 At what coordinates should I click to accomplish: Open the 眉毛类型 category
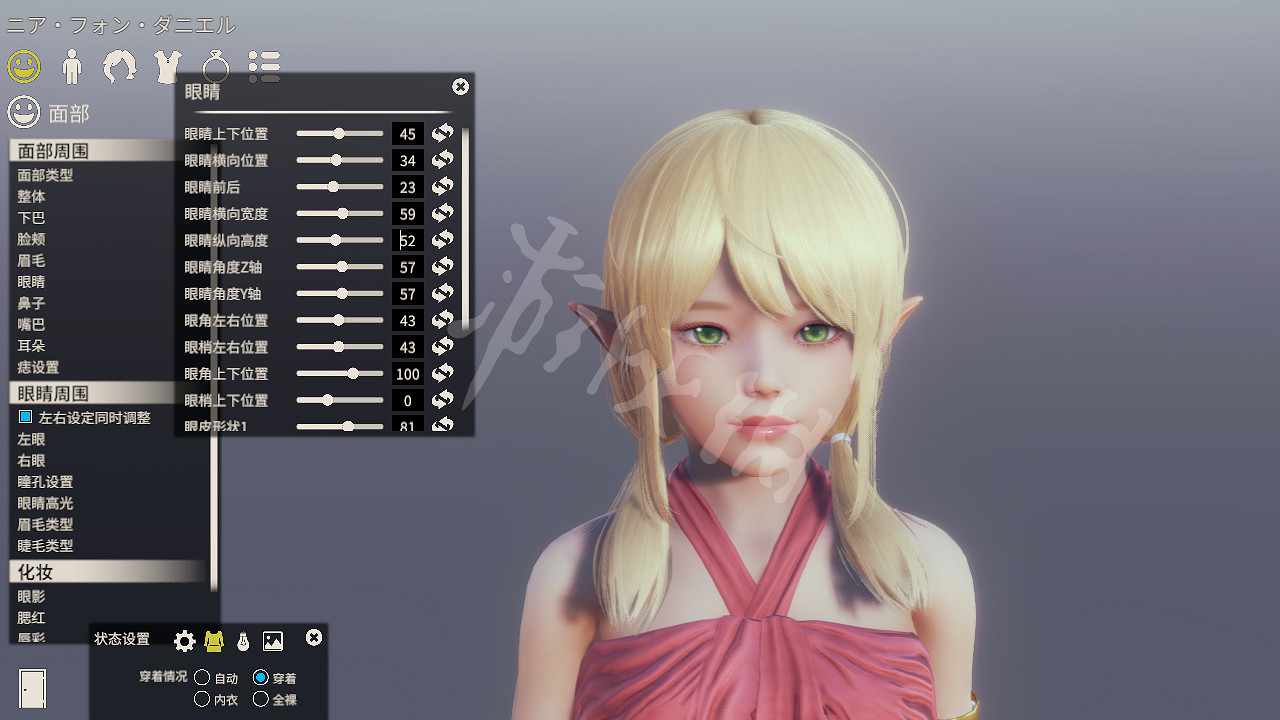coord(40,524)
